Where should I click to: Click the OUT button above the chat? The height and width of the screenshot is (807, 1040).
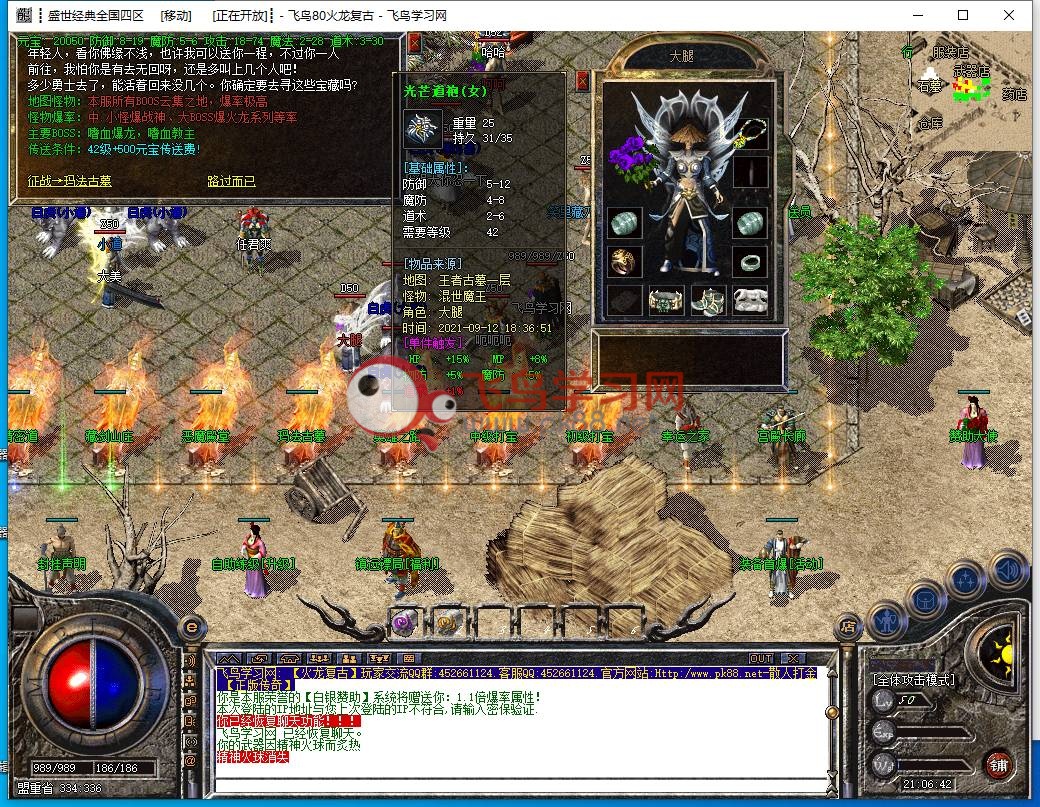tap(761, 658)
